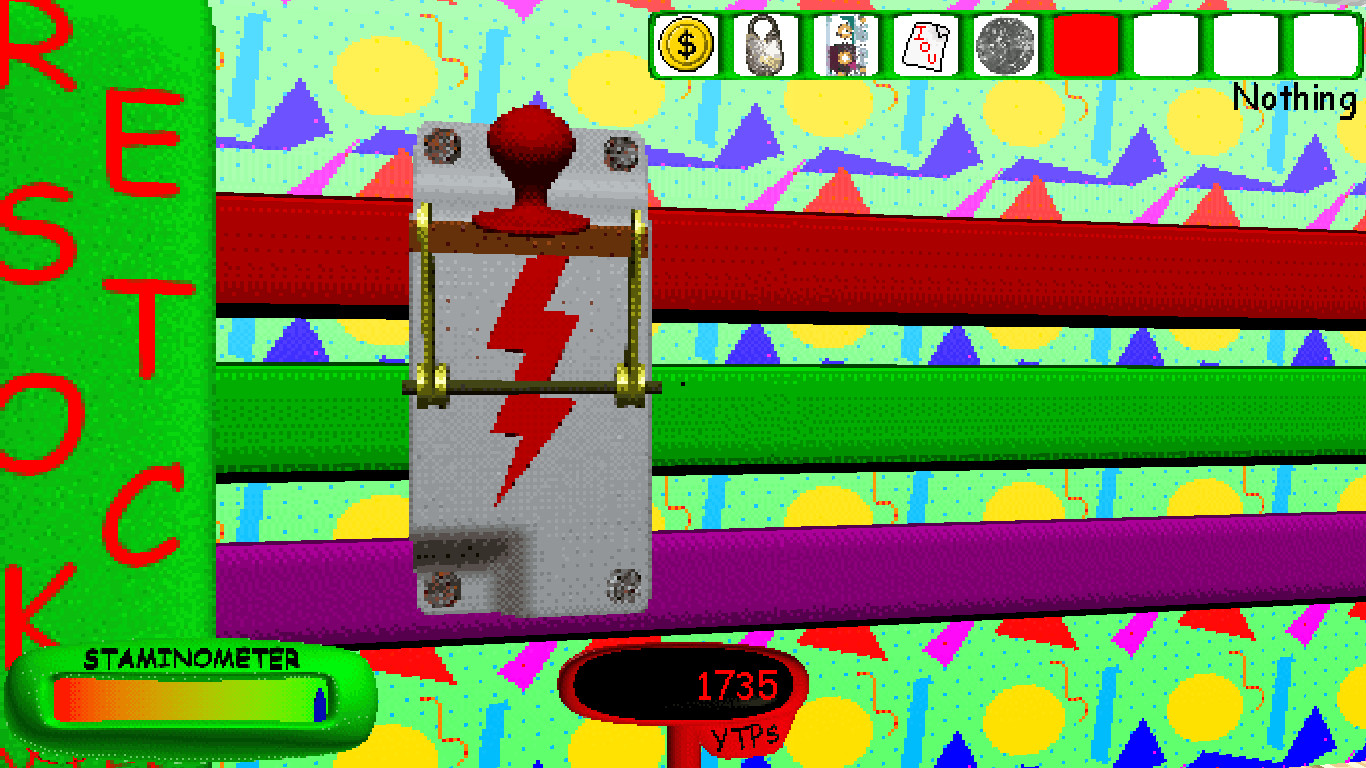Select the padlock in the inventory bar
Viewport: 1366px width, 768px height.
click(x=763, y=45)
